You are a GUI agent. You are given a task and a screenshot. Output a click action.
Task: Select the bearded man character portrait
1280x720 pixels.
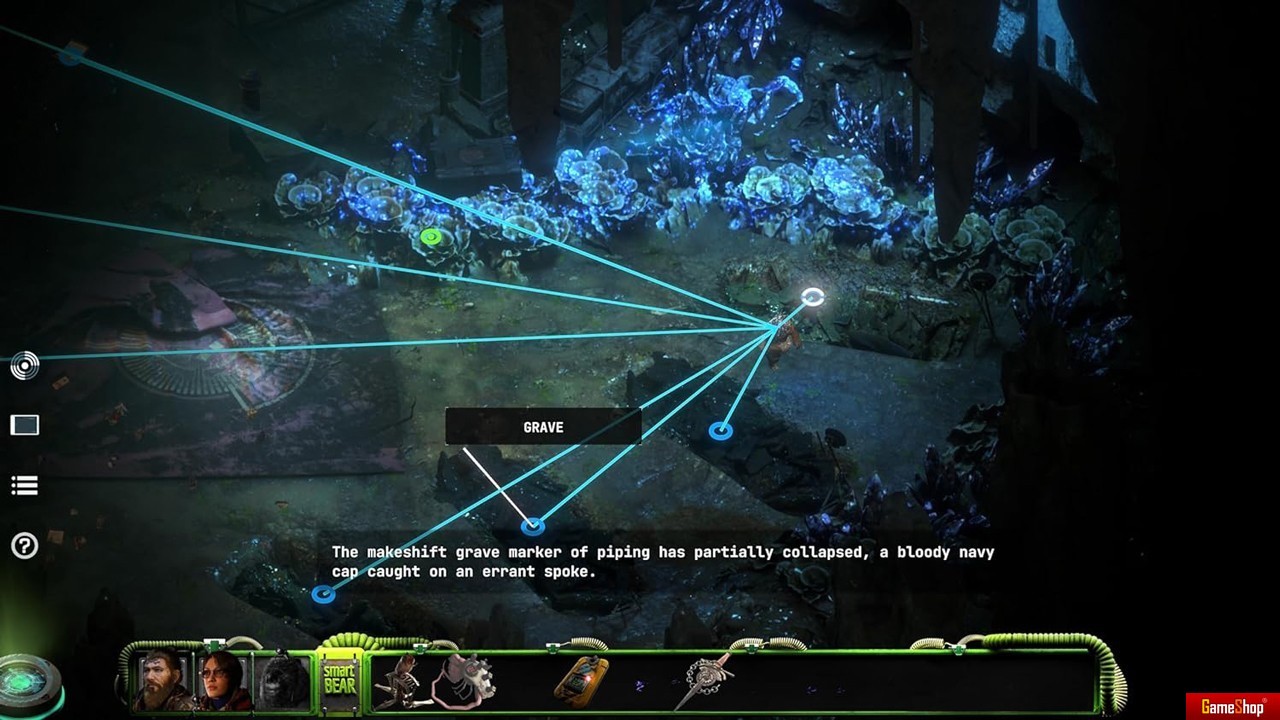point(163,680)
